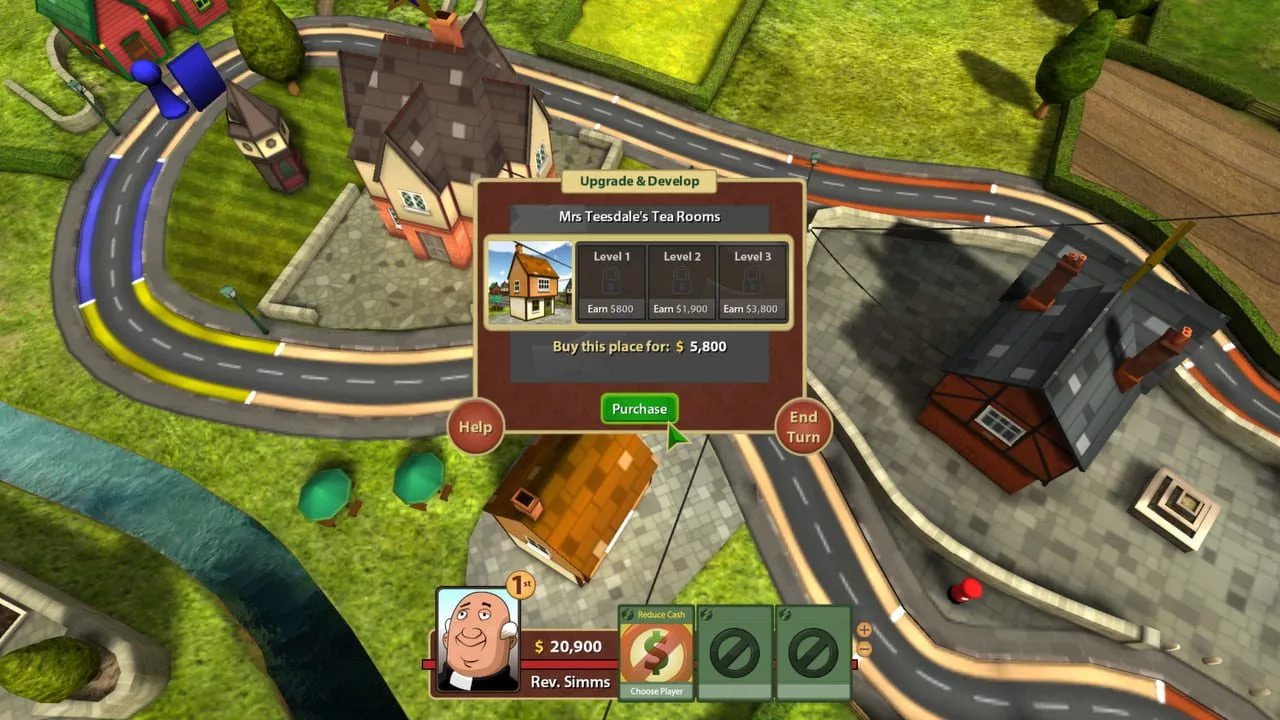Click the plus control beside the cards
Viewport: 1280px width, 720px height.
tap(862, 631)
